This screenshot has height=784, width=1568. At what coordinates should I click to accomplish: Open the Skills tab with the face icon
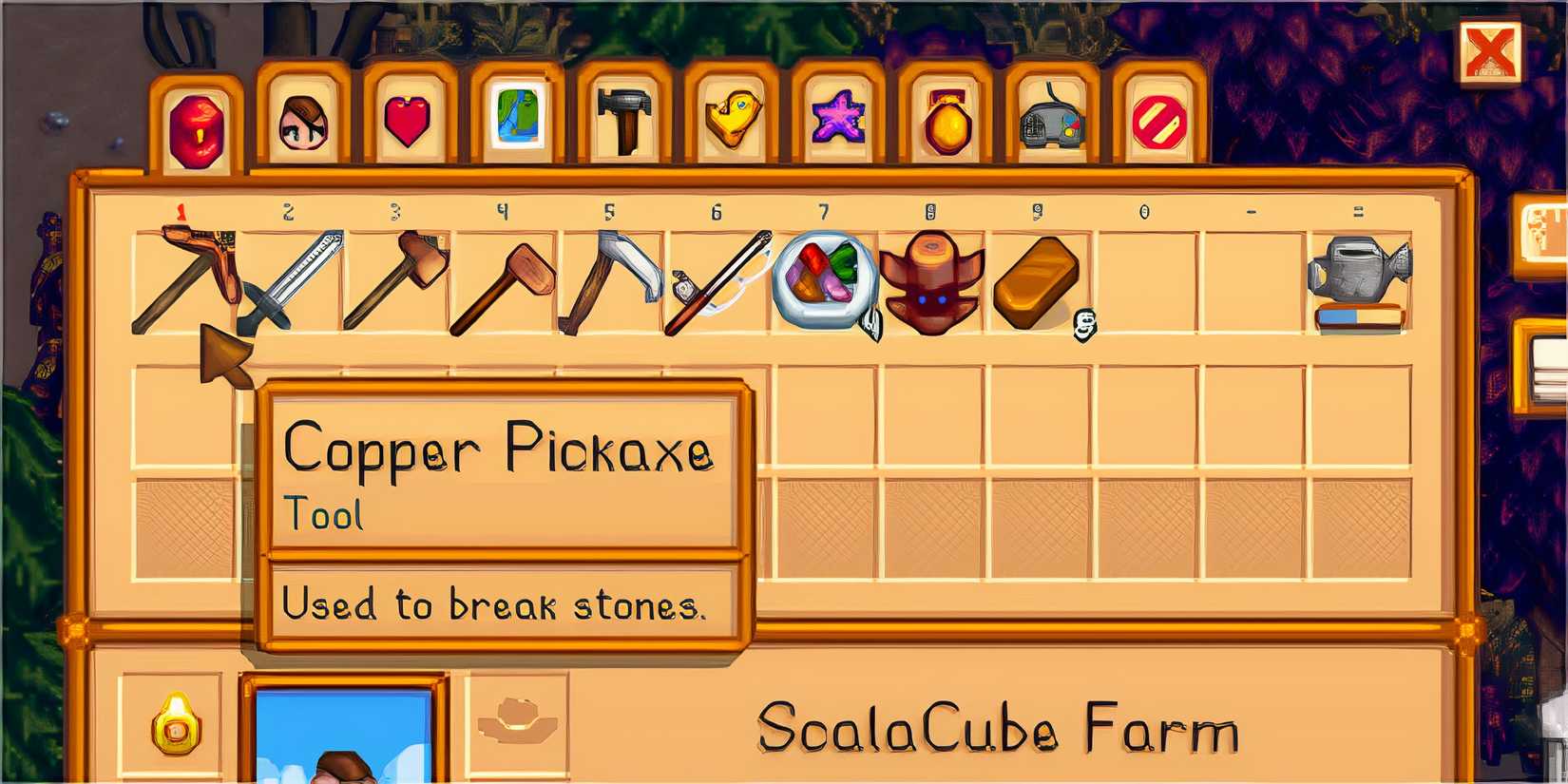coord(299,119)
